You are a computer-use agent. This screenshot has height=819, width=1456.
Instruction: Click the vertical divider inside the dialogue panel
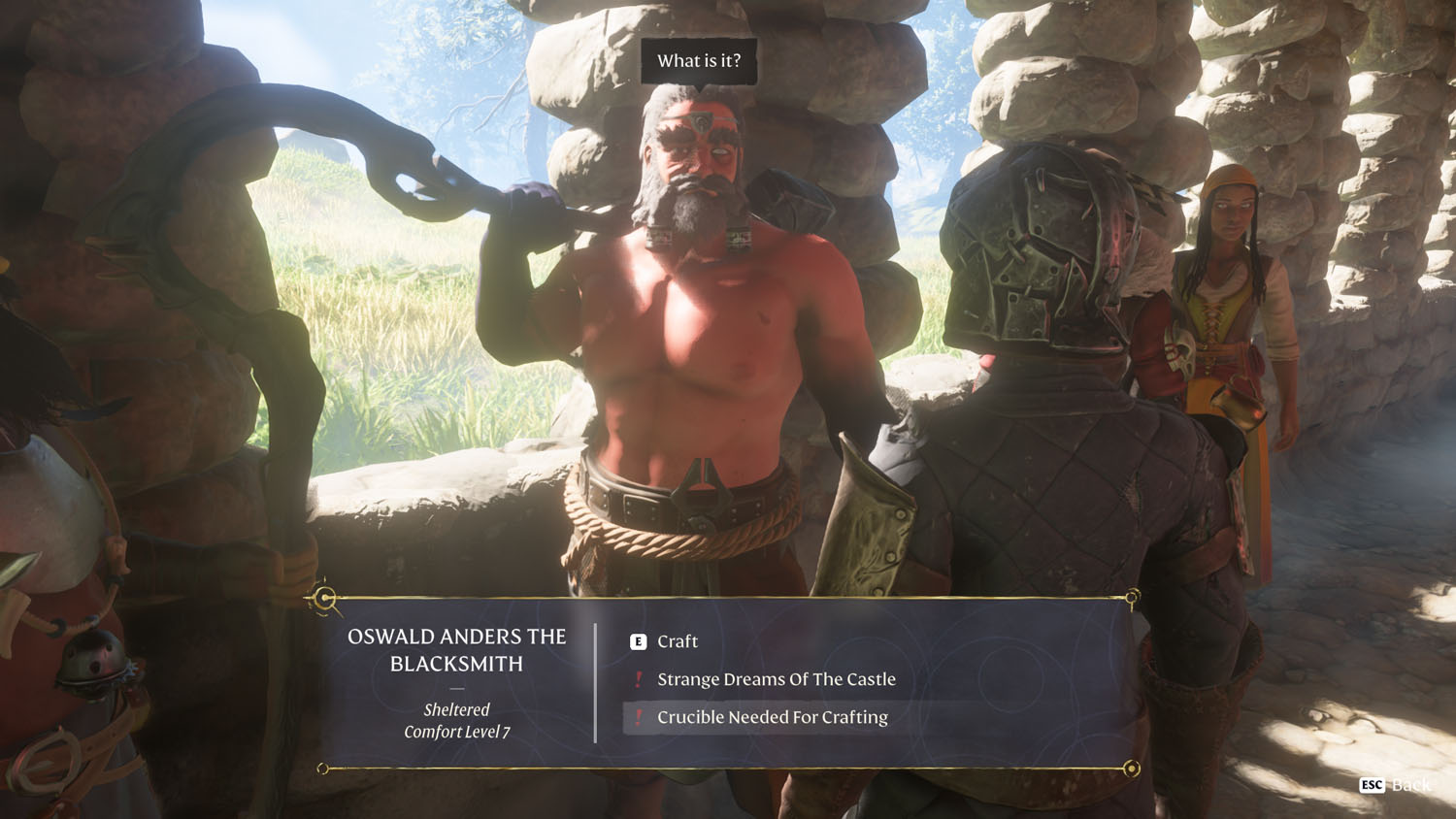593,679
